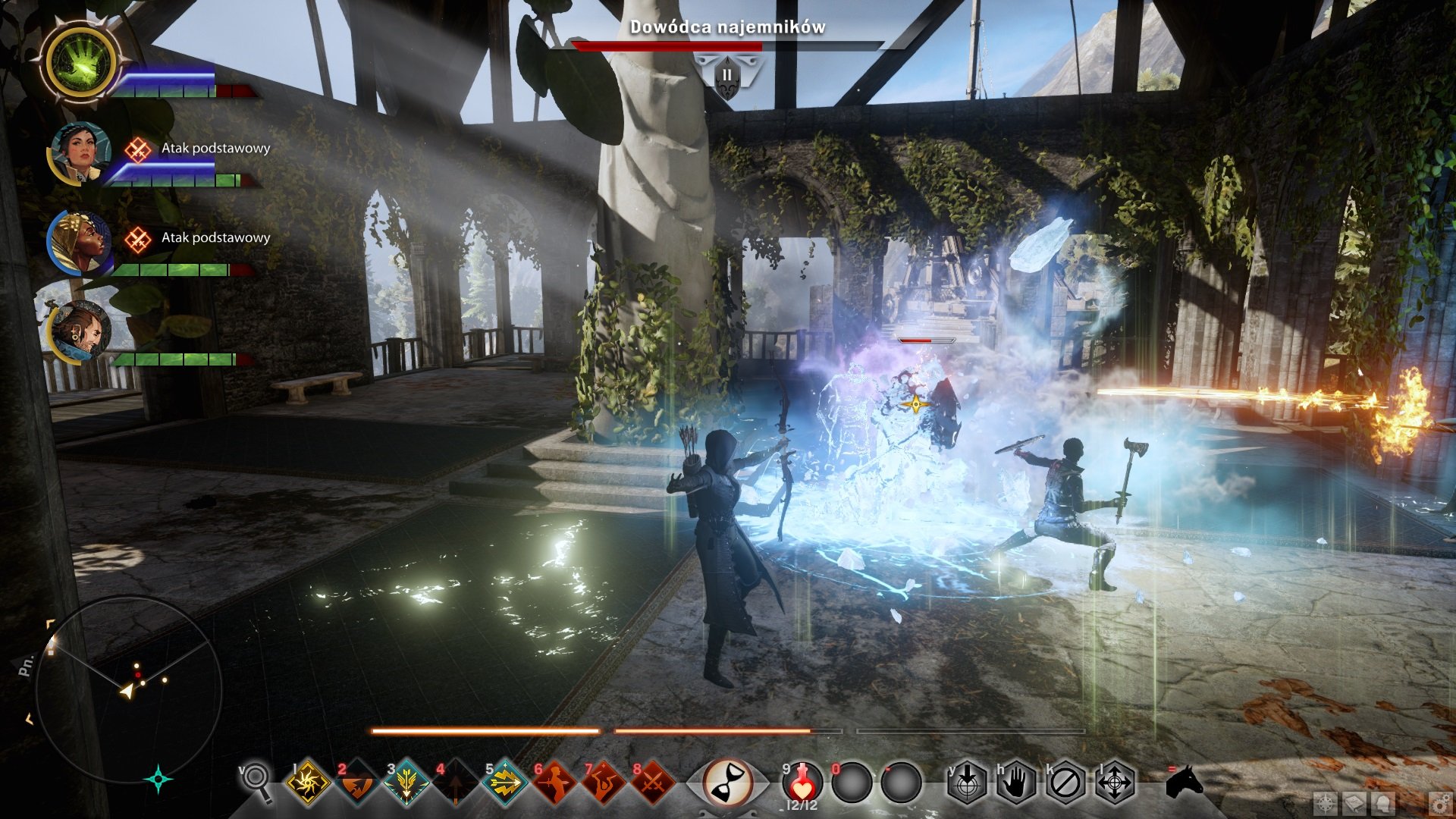
Task: Use the golden sunburst ability in slot 1
Action: coord(308,783)
